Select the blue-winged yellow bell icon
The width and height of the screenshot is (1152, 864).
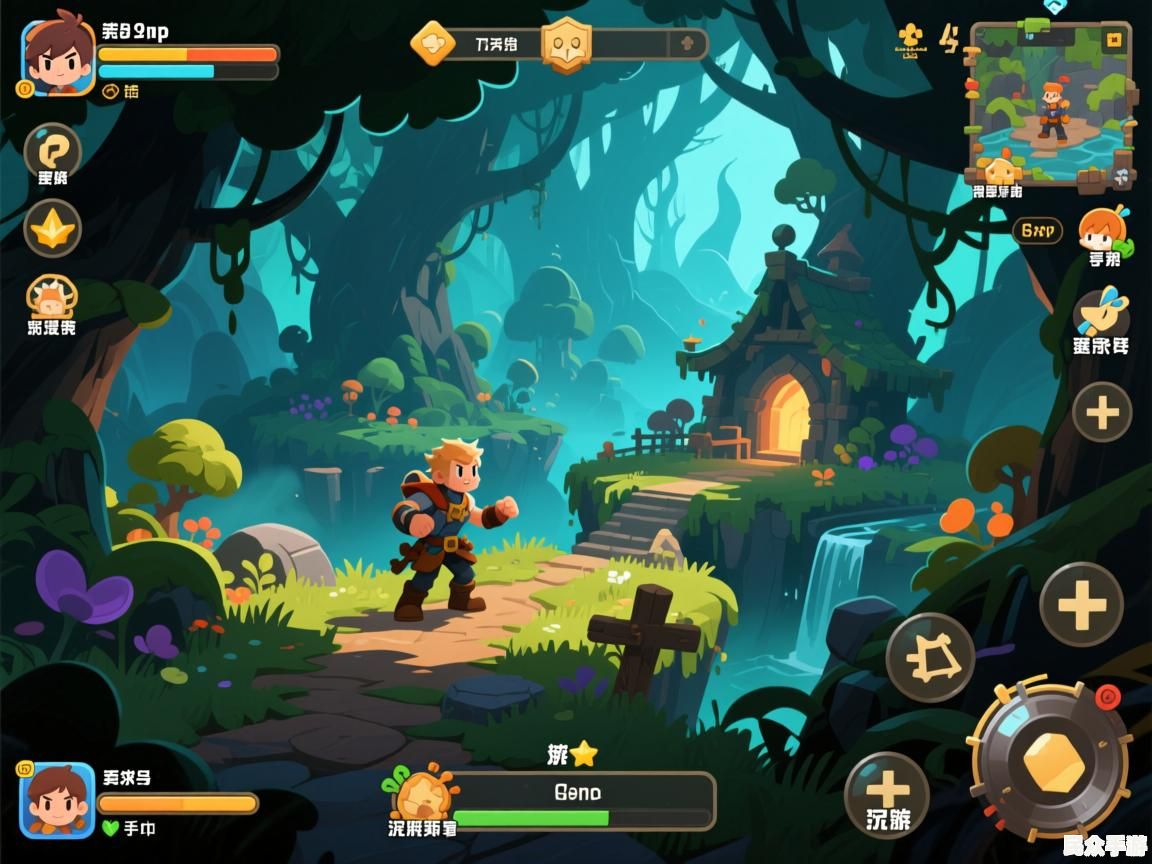pyautogui.click(x=1102, y=314)
